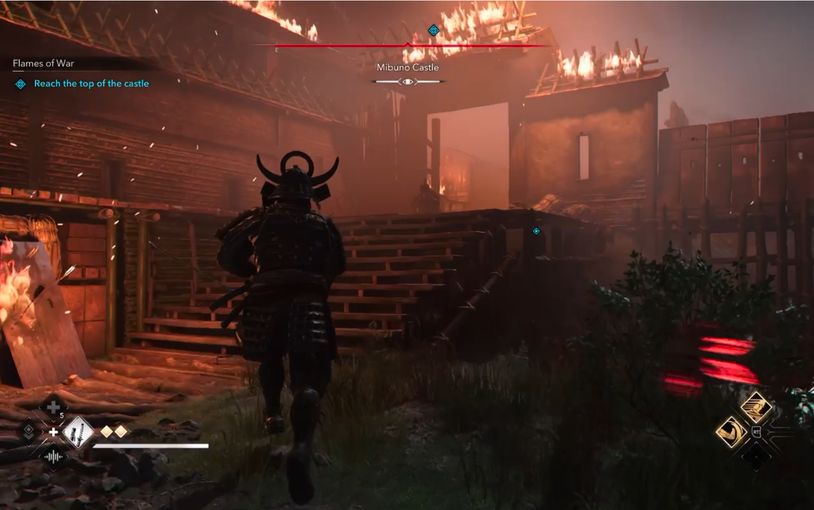
Task: Click the eye visibility icon under Mibuno Castle
Action: 407,82
